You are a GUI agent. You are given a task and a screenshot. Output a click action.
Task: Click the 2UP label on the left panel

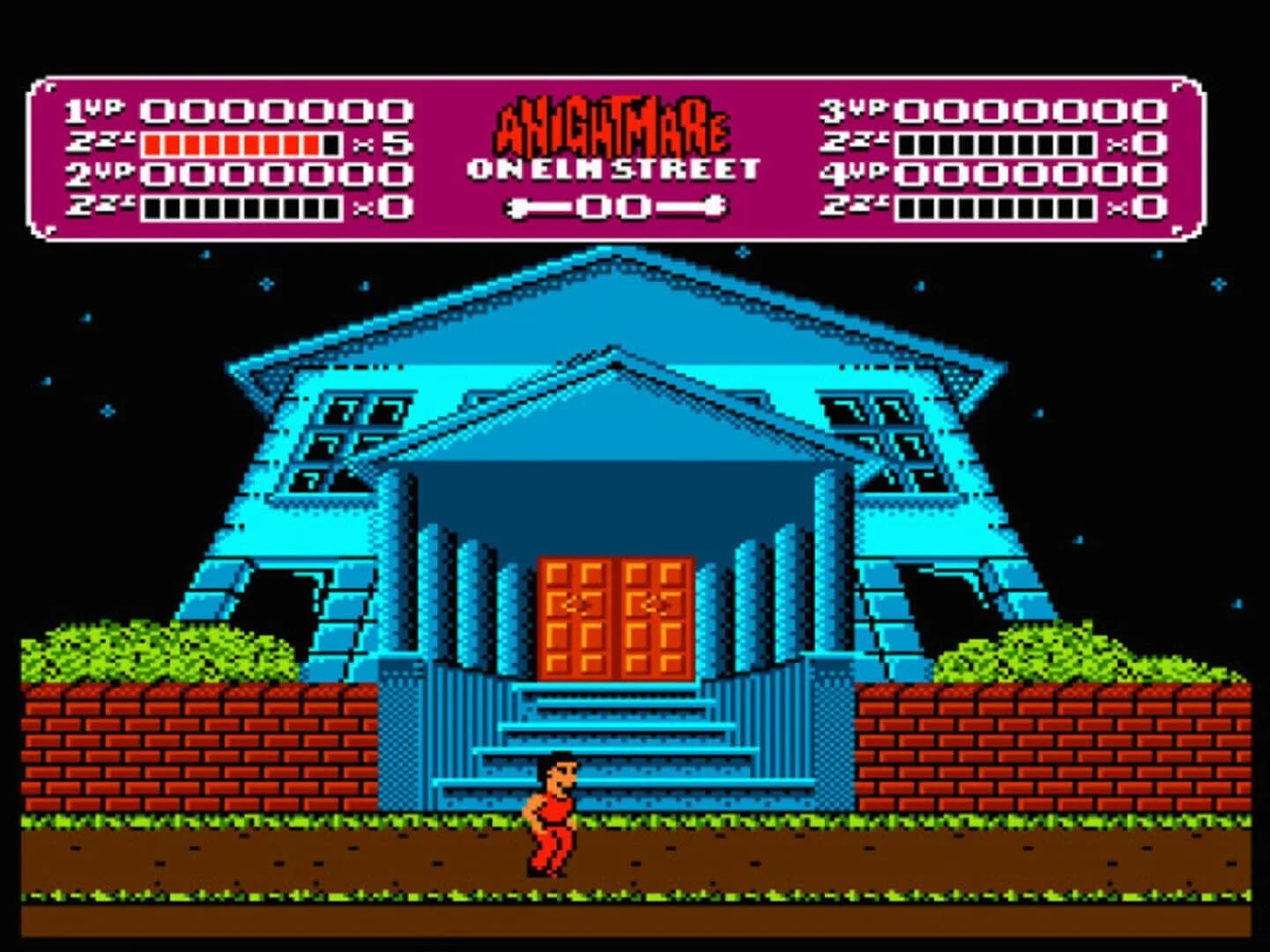click(95, 172)
